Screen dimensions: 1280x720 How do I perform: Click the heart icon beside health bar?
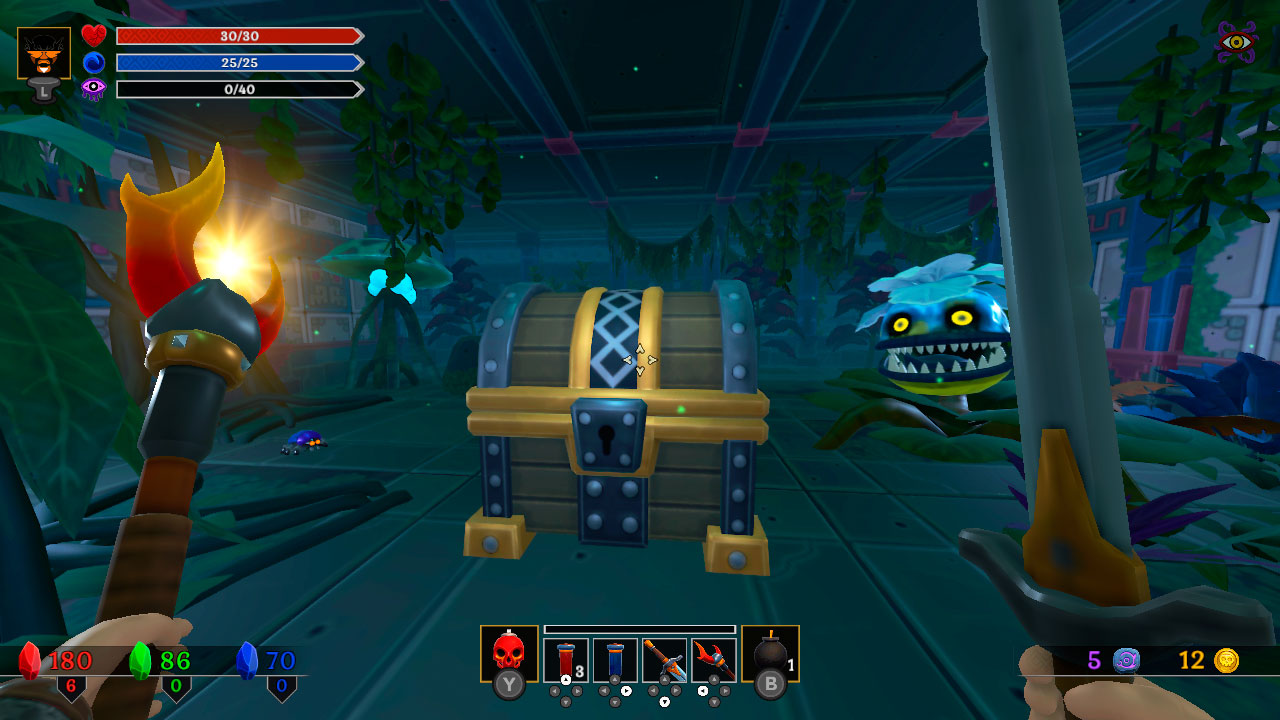point(93,35)
